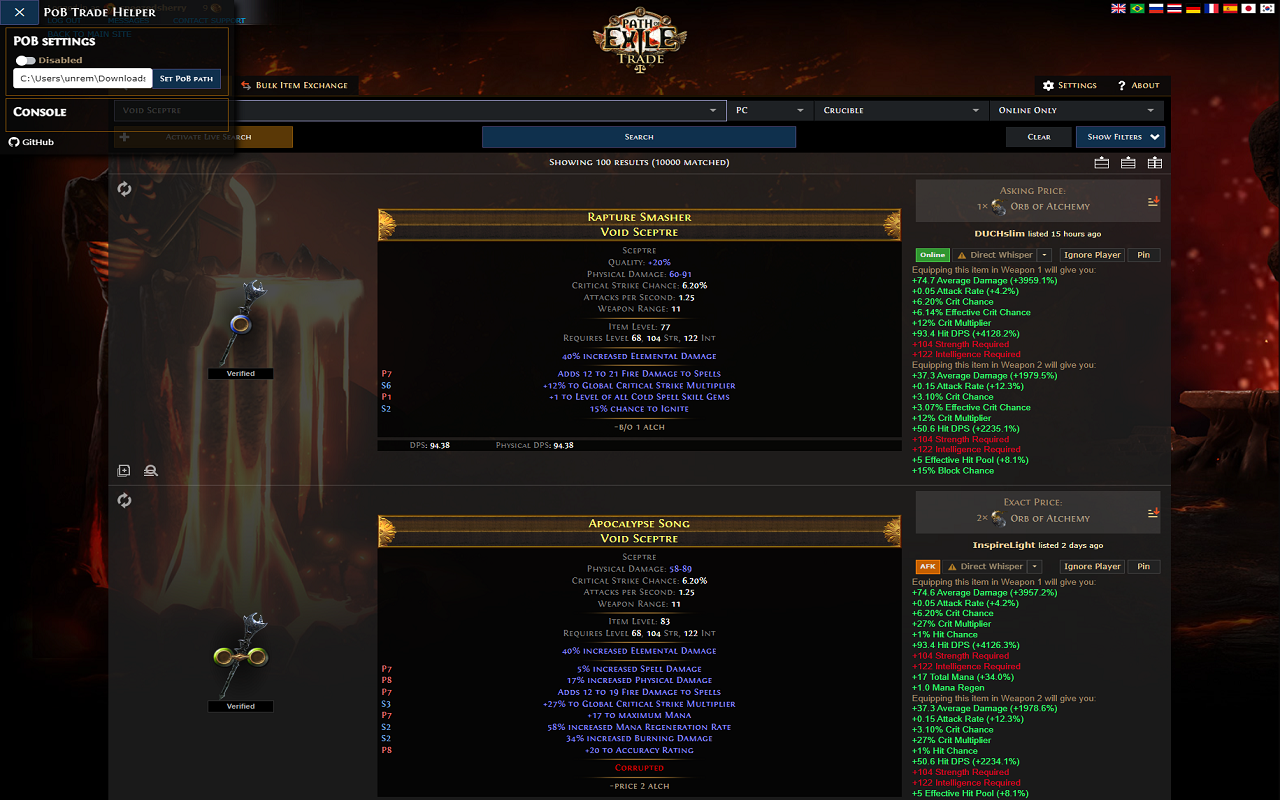
Task: Select the French flag language swatch
Action: (x=1211, y=8)
